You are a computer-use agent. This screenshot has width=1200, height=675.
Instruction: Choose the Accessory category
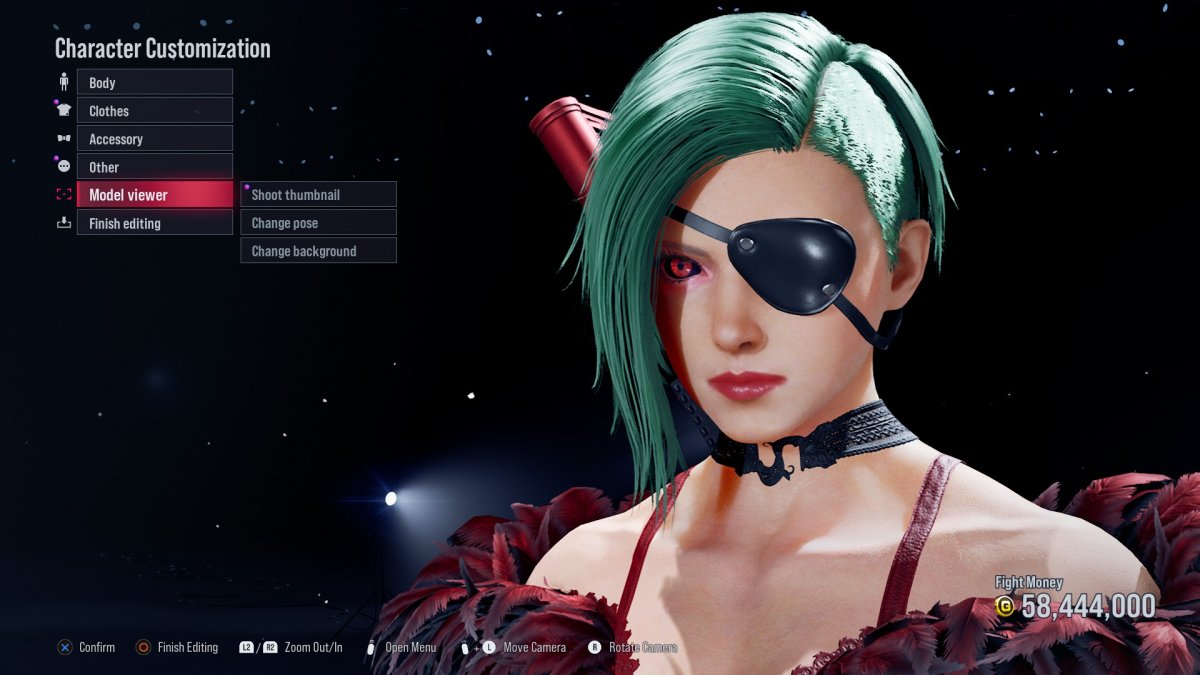pos(154,139)
